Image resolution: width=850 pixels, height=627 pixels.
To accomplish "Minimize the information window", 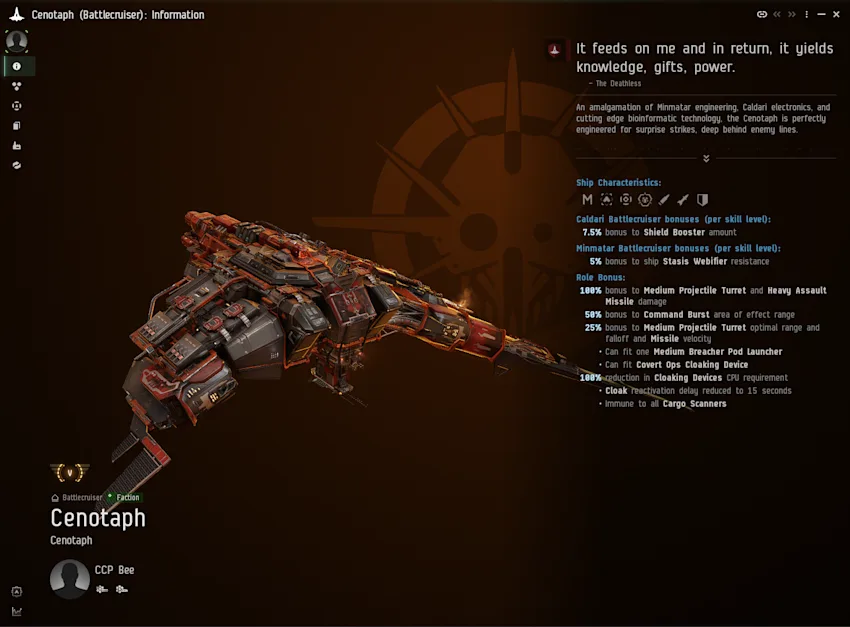I will (x=821, y=15).
